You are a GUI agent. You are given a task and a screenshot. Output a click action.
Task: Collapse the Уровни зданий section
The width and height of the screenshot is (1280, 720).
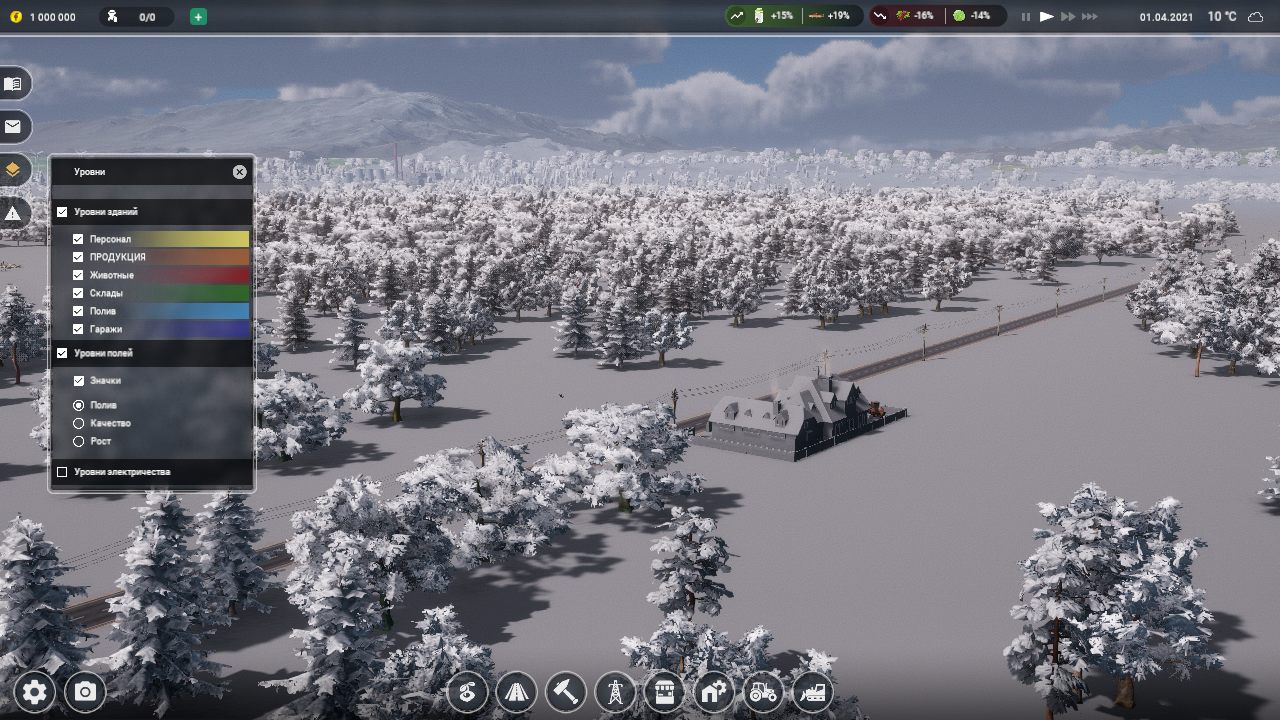click(x=62, y=212)
